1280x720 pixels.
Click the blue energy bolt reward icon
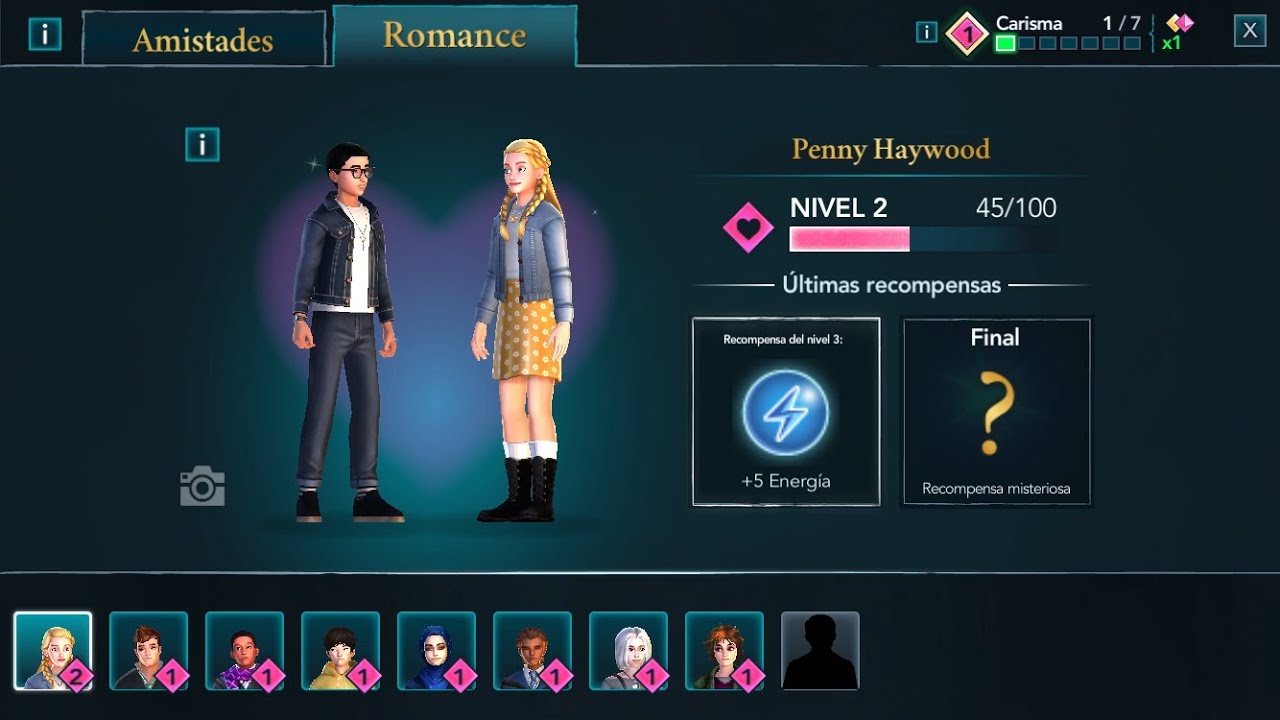[786, 410]
